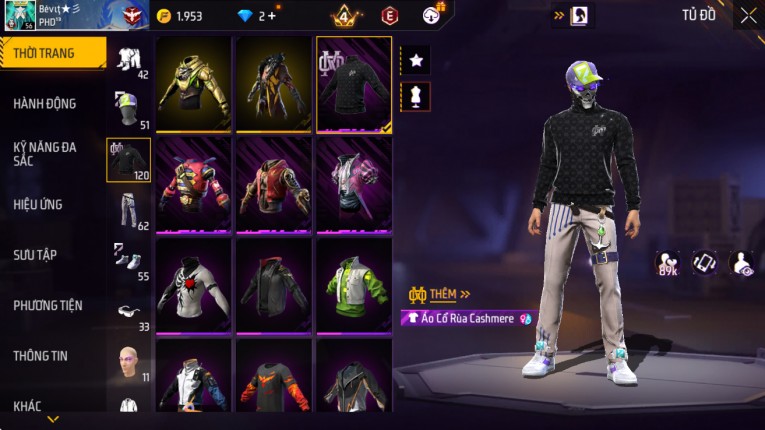The height and width of the screenshot is (430, 765).
Task: Click the Thêm link above the item name
Action: [440, 294]
